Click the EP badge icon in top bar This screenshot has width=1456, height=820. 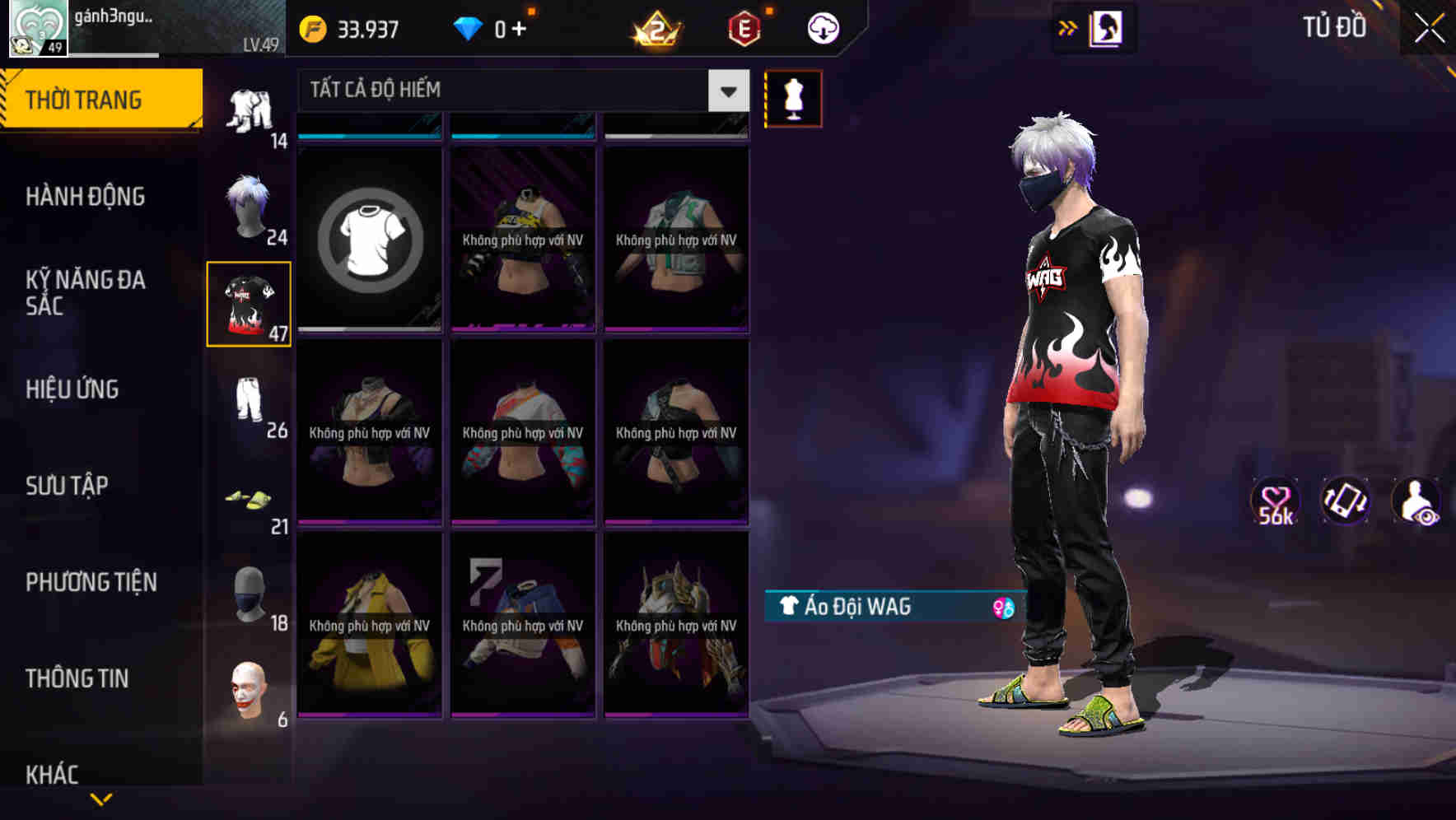coord(742,27)
